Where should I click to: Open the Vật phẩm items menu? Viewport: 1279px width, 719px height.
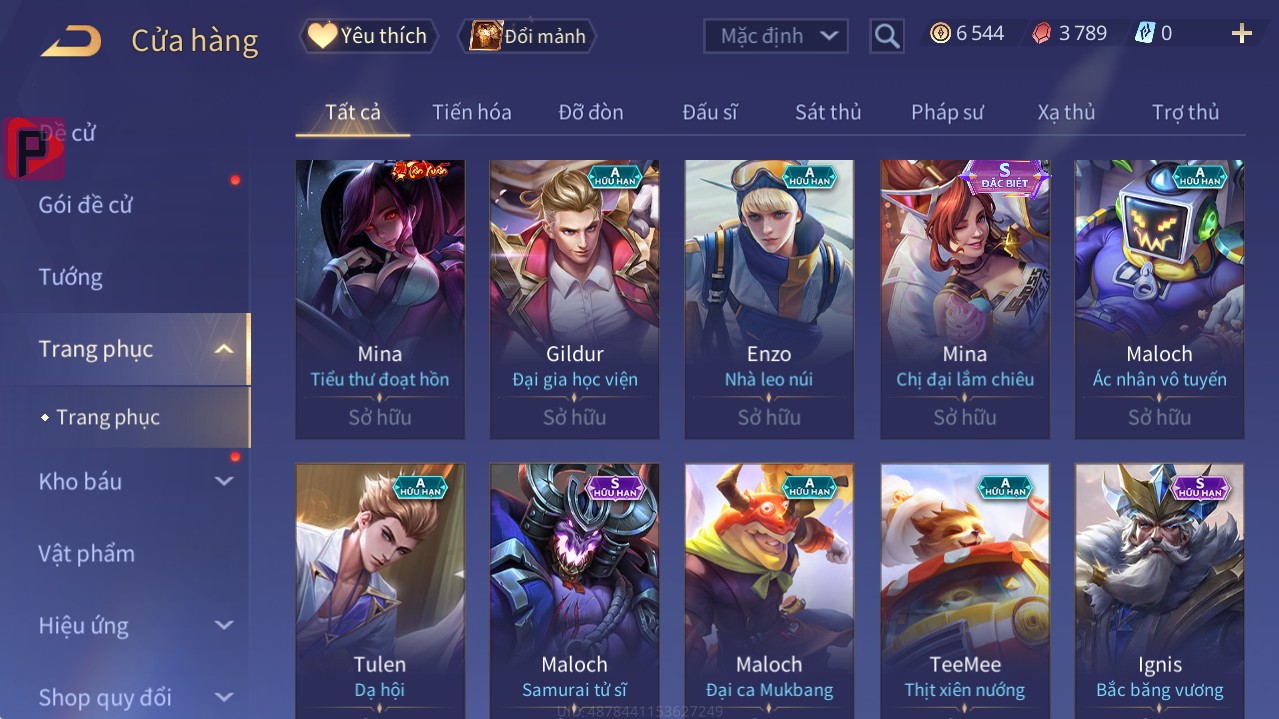pos(86,553)
